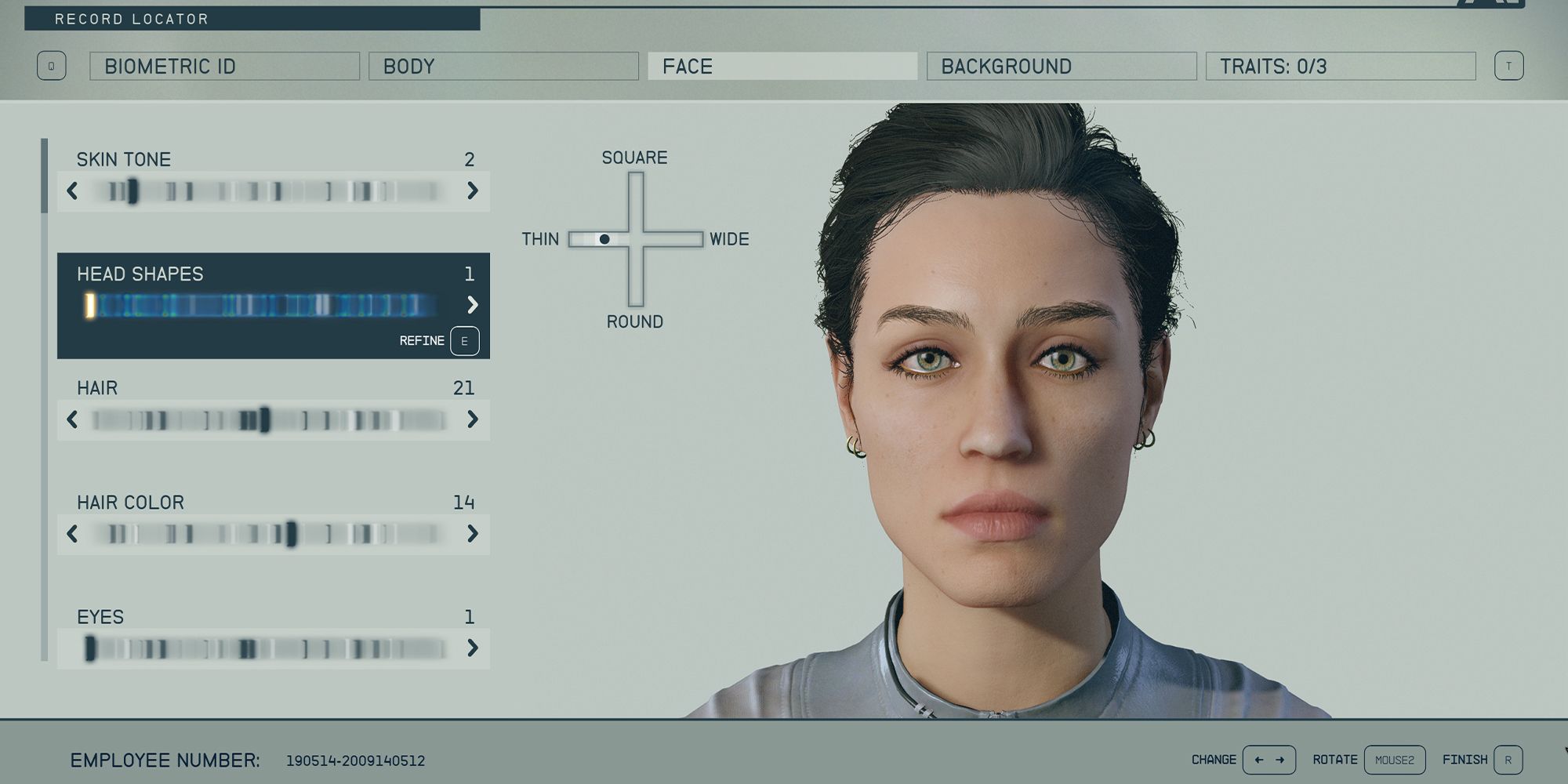Click the REFINE button
This screenshot has width=1568, height=784.
click(x=421, y=341)
